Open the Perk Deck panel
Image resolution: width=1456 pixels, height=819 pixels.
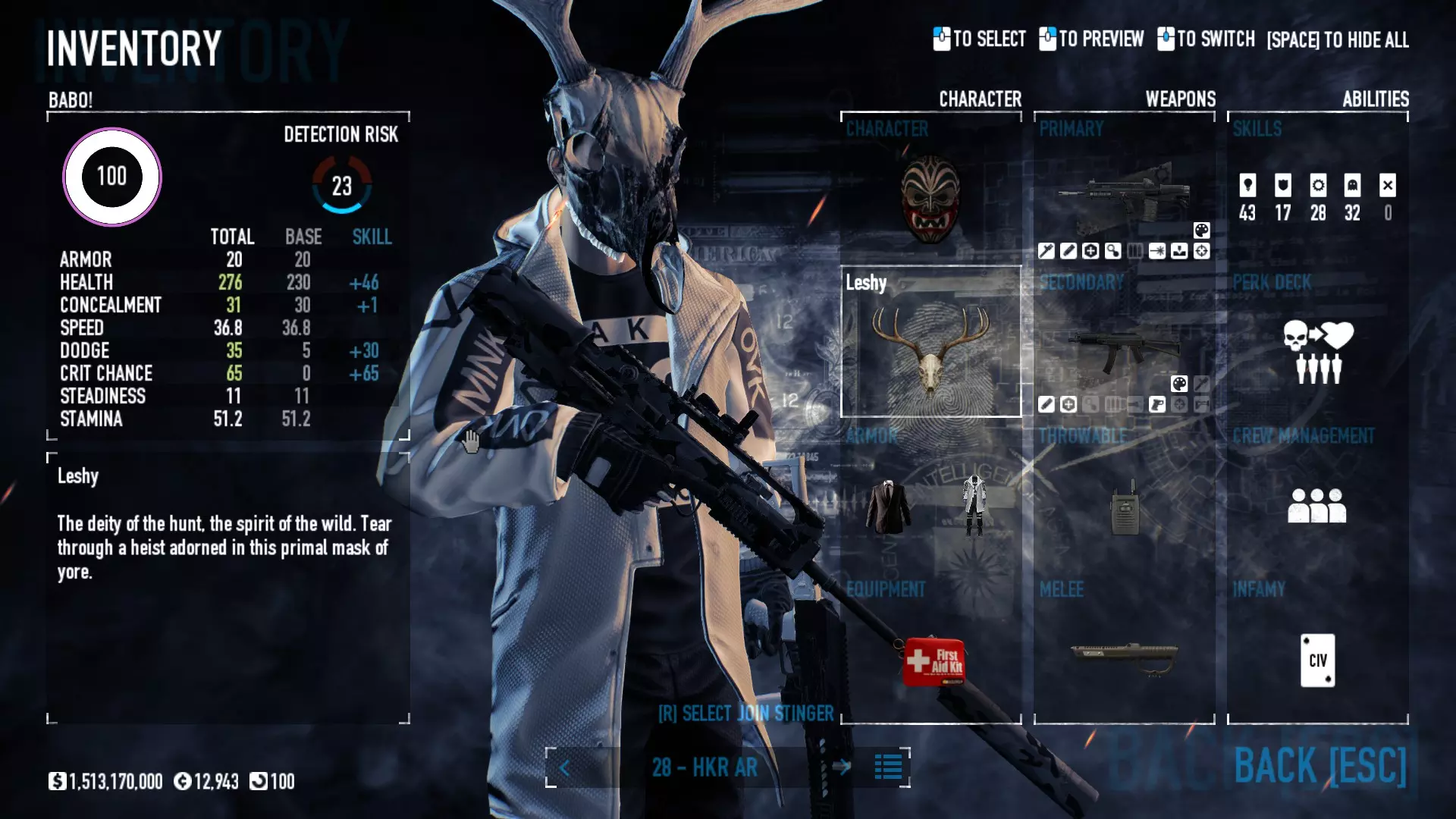point(1317,350)
